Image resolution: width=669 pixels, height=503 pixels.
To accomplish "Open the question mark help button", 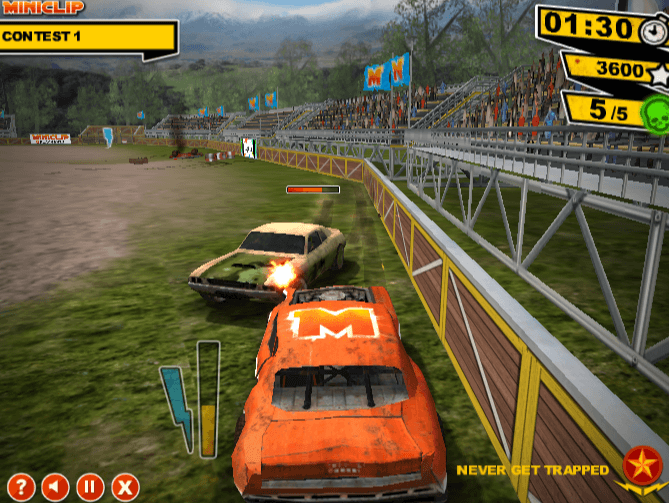I will (22, 487).
